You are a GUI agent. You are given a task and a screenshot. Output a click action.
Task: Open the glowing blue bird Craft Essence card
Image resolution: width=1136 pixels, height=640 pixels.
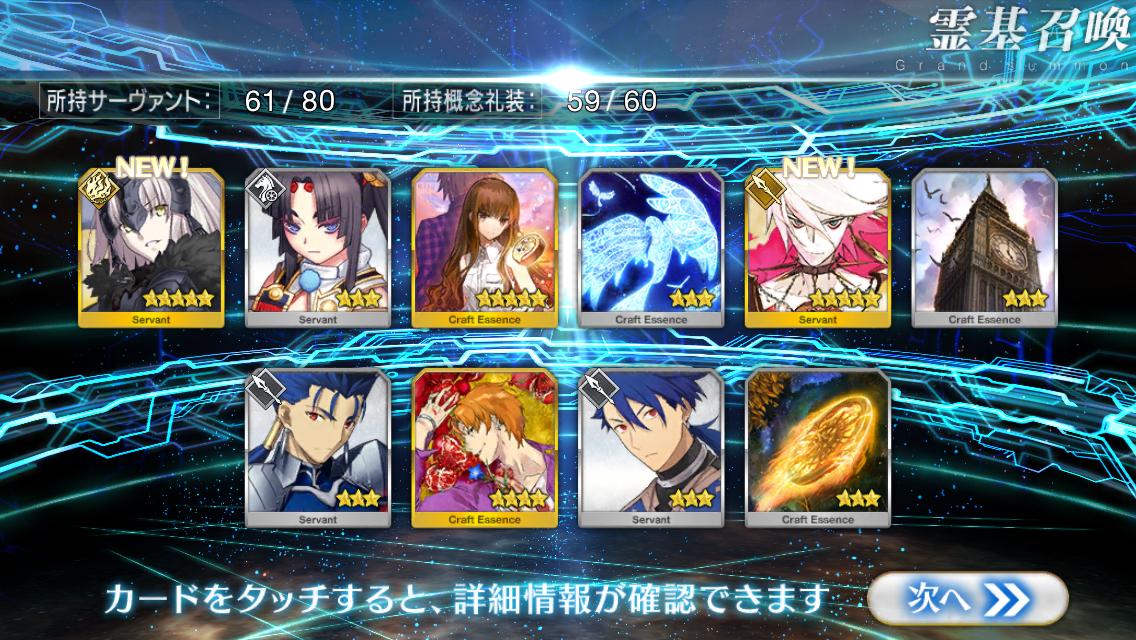[651, 247]
